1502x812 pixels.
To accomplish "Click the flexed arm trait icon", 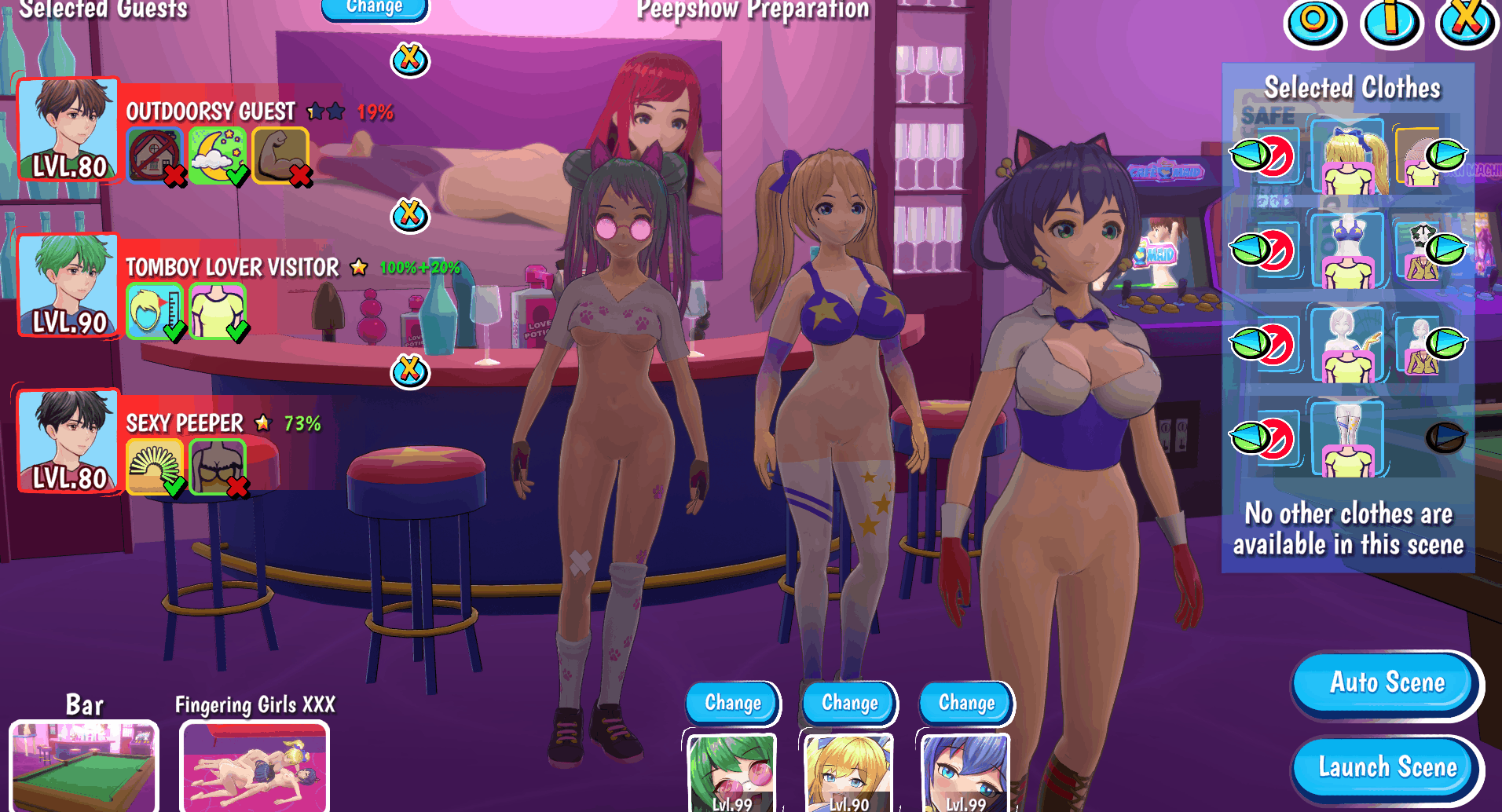I will pos(280,155).
